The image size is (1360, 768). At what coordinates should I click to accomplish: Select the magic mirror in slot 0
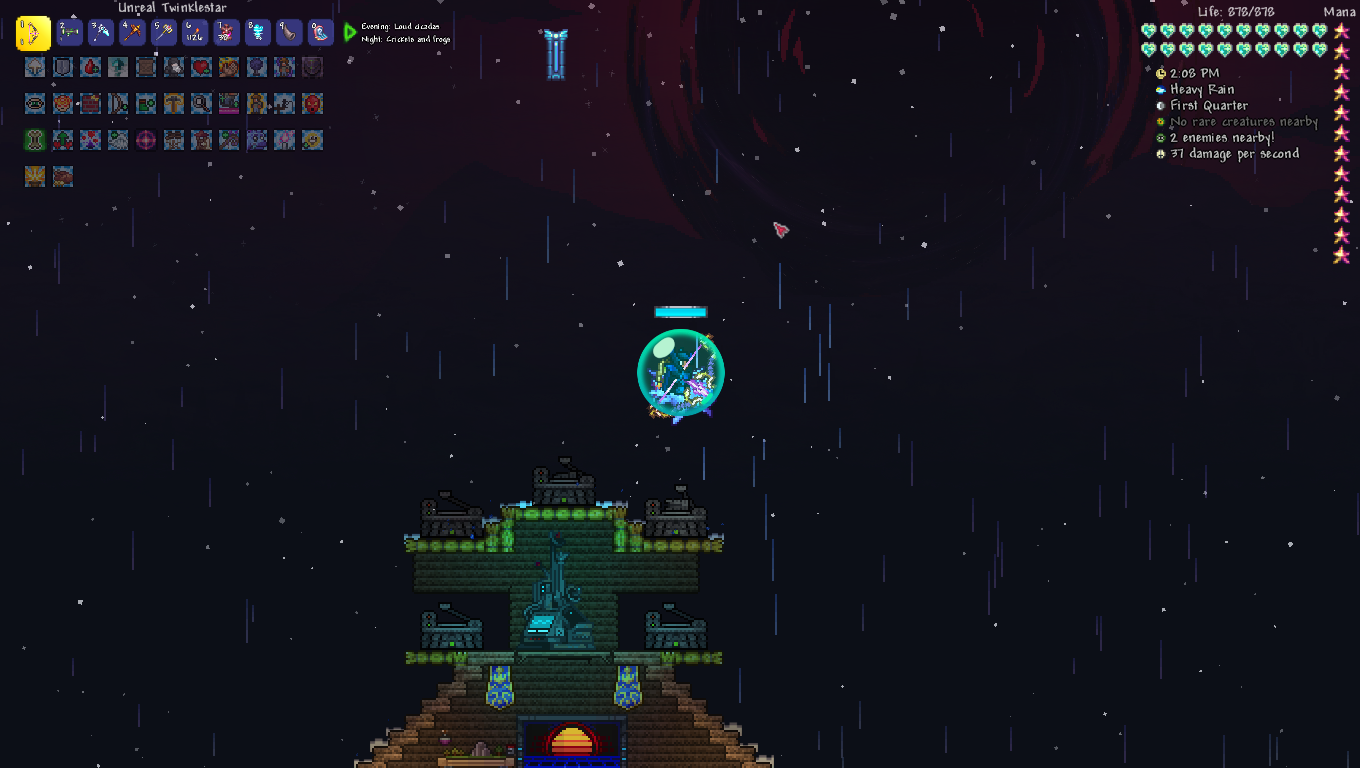(x=320, y=33)
